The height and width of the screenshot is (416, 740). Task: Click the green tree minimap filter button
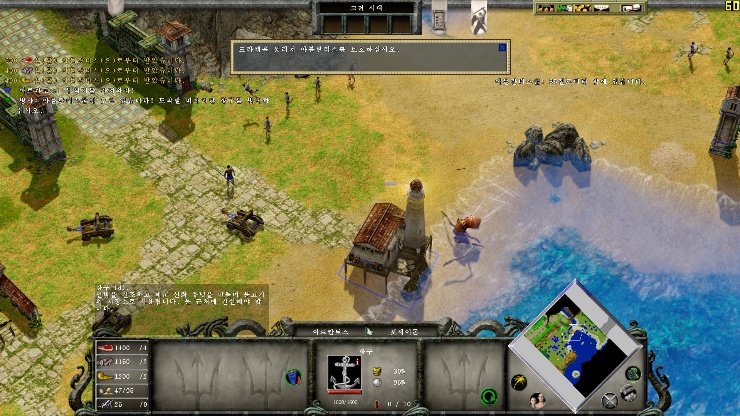(631, 374)
